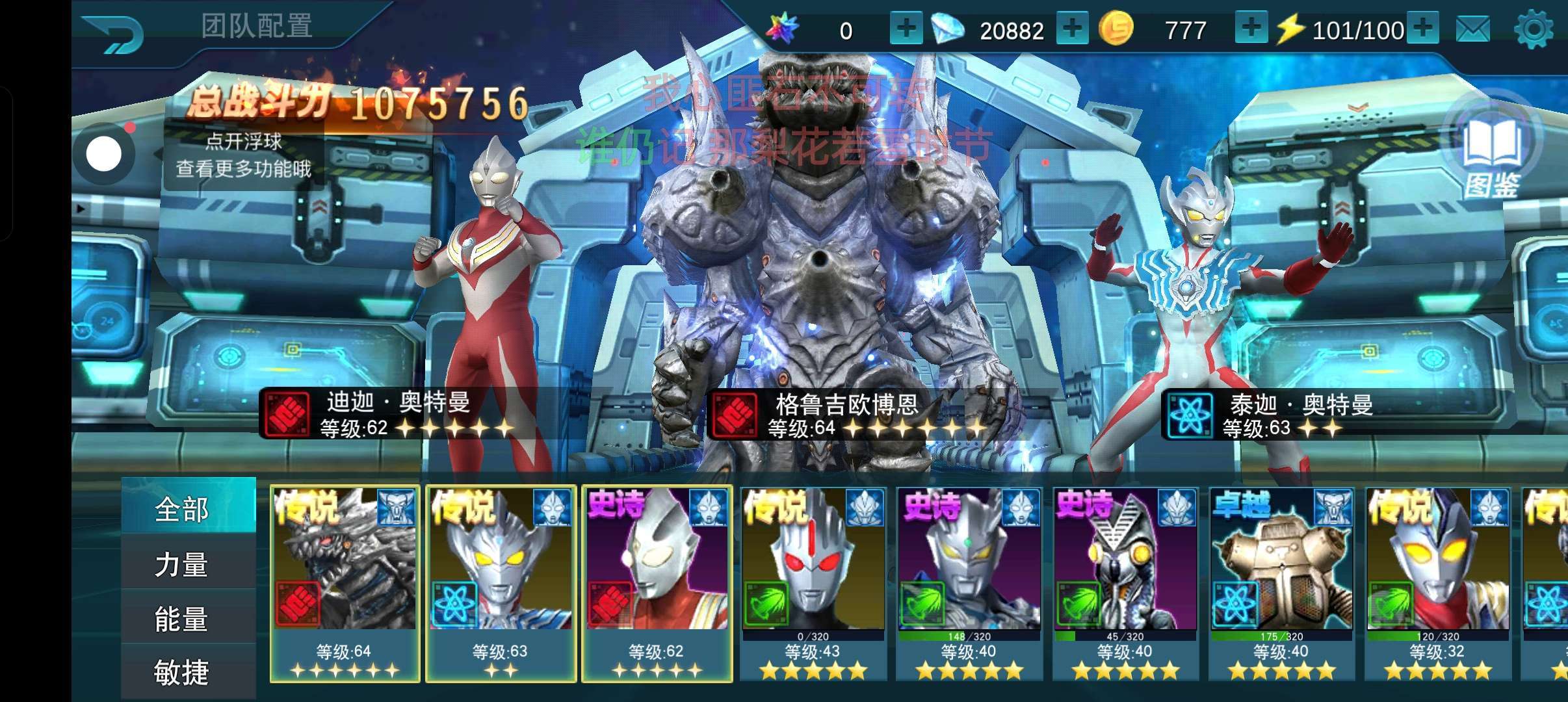Open the mail envelope

click(1473, 30)
